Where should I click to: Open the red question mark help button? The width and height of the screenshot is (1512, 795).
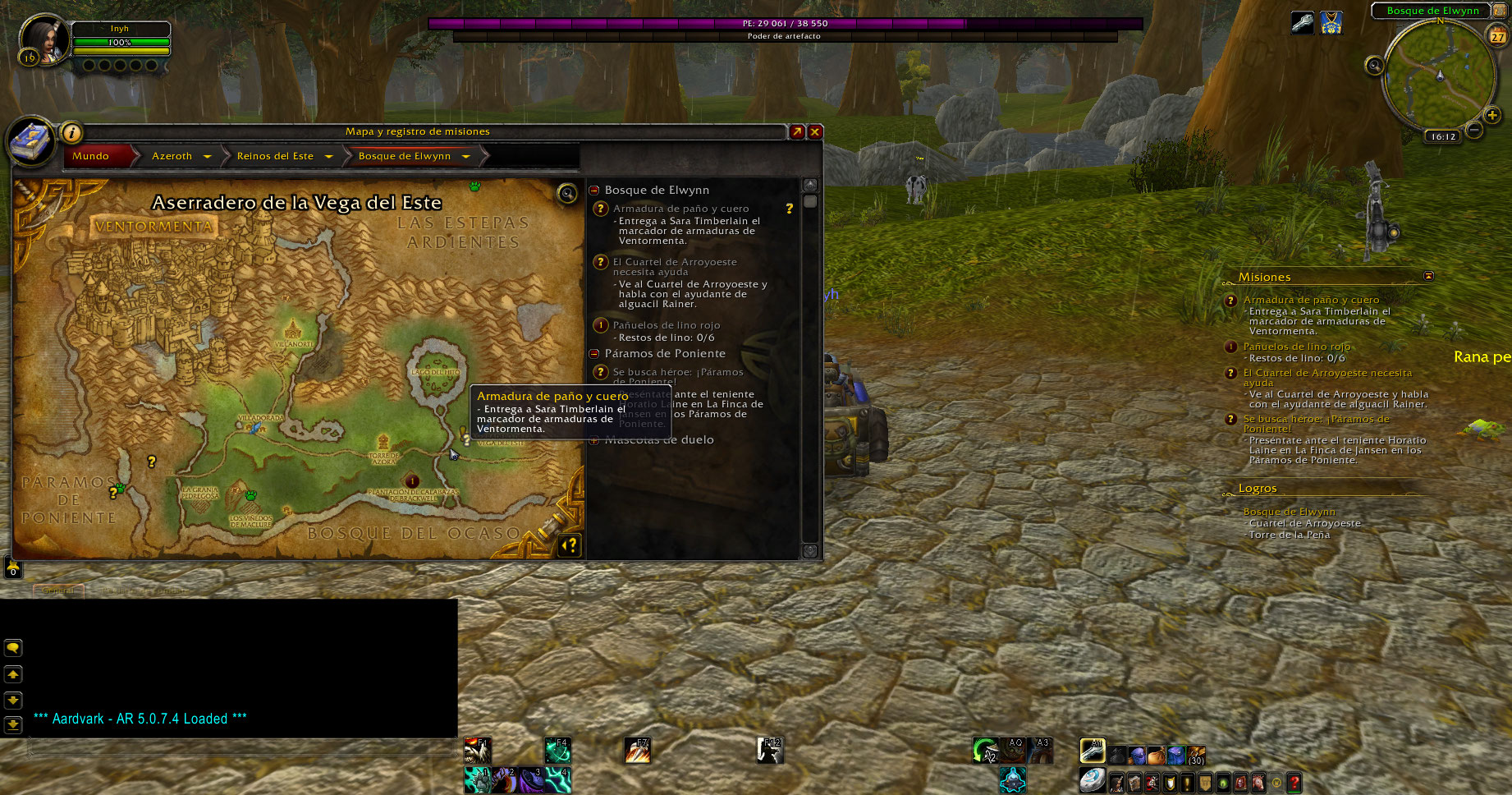(x=1294, y=784)
